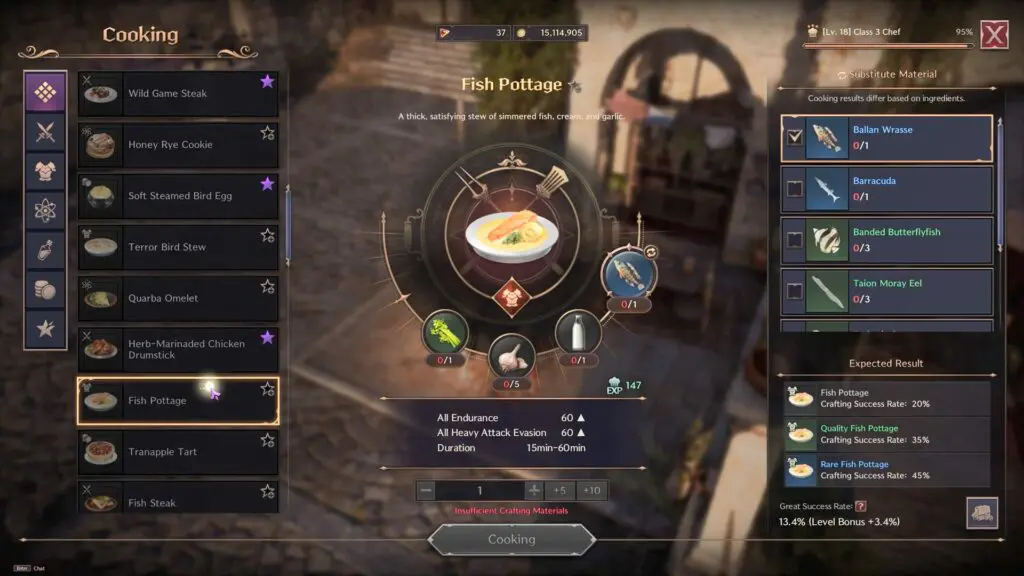1024x576 pixels.
Task: Select the Wild Game Steak recipe
Action: [177, 94]
